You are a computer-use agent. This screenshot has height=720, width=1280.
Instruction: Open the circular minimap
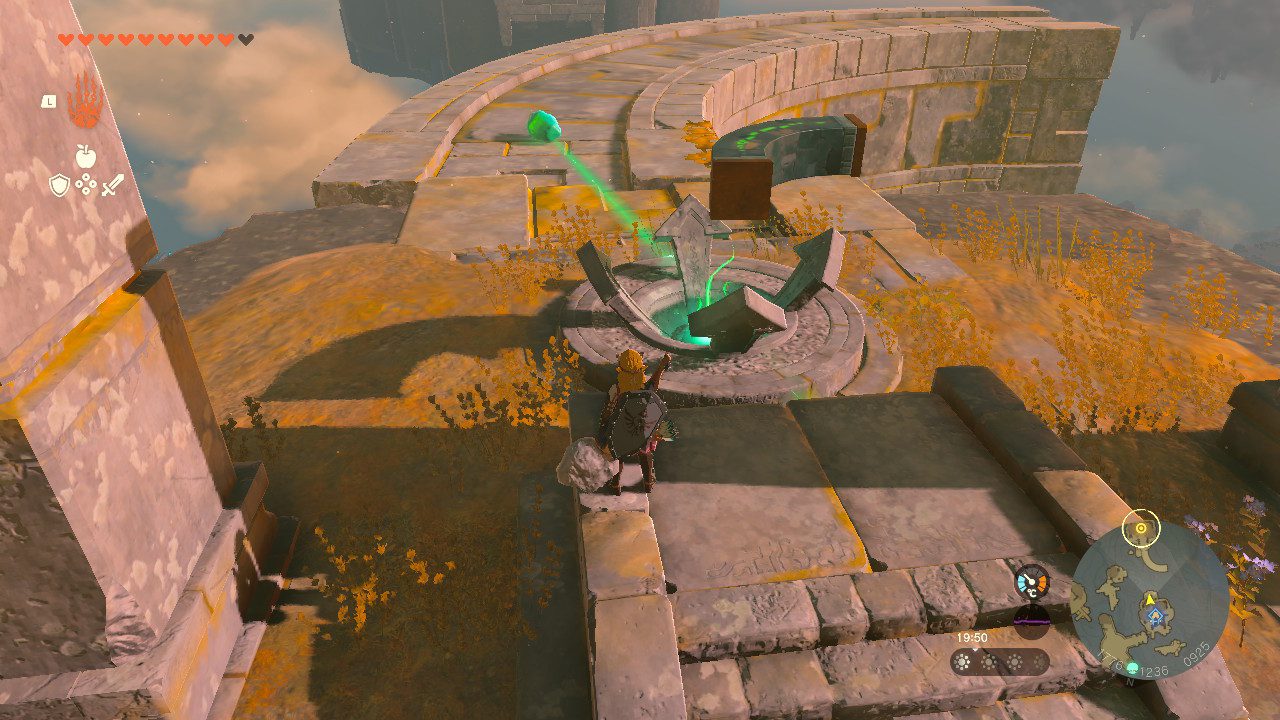point(1149,600)
